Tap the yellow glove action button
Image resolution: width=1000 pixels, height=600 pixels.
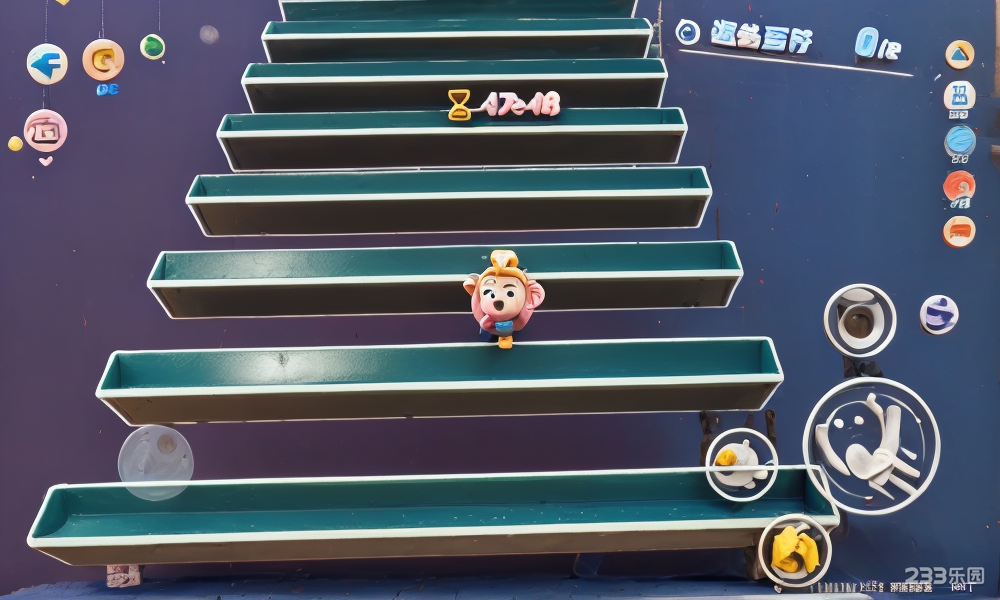point(794,549)
